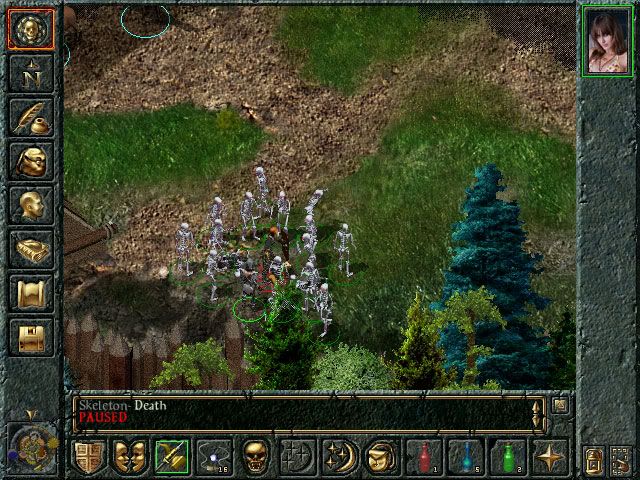Select the highlighted axe weapon slot

point(171,456)
